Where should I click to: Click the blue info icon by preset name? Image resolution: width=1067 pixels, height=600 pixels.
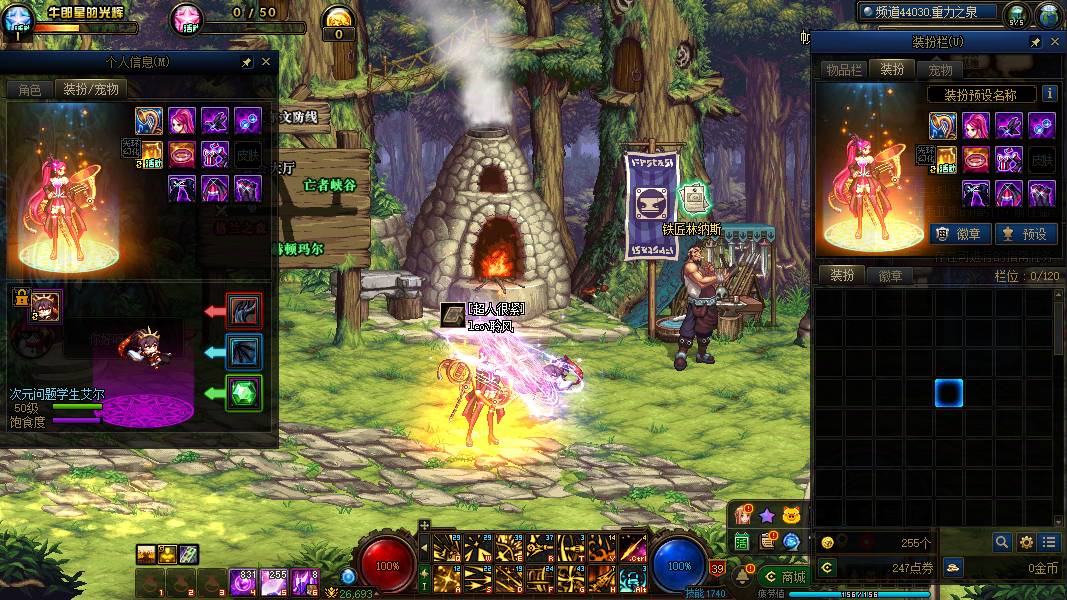click(1049, 94)
